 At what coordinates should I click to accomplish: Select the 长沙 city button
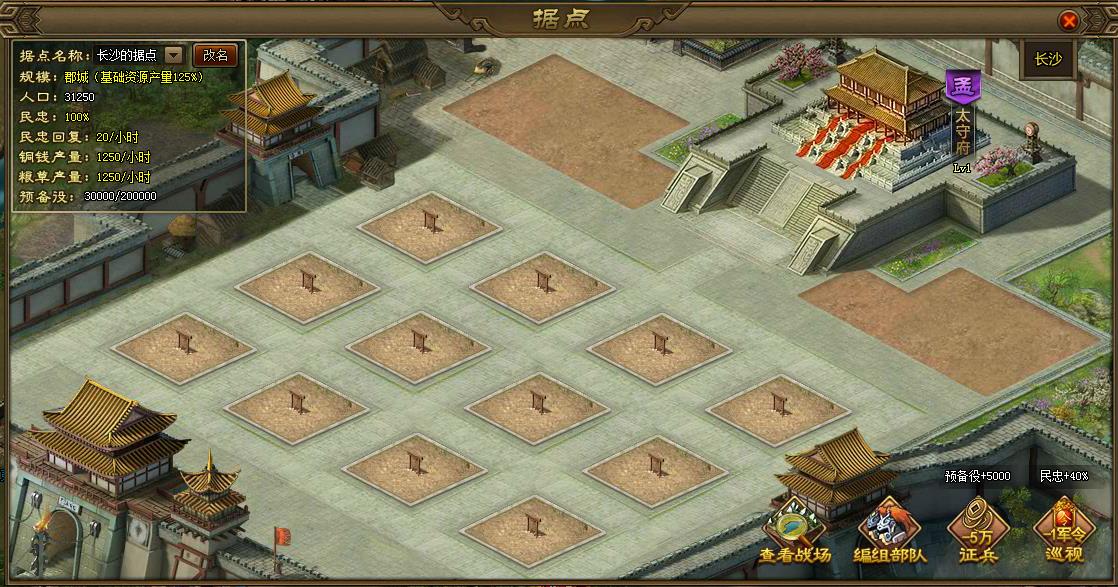[1047, 60]
